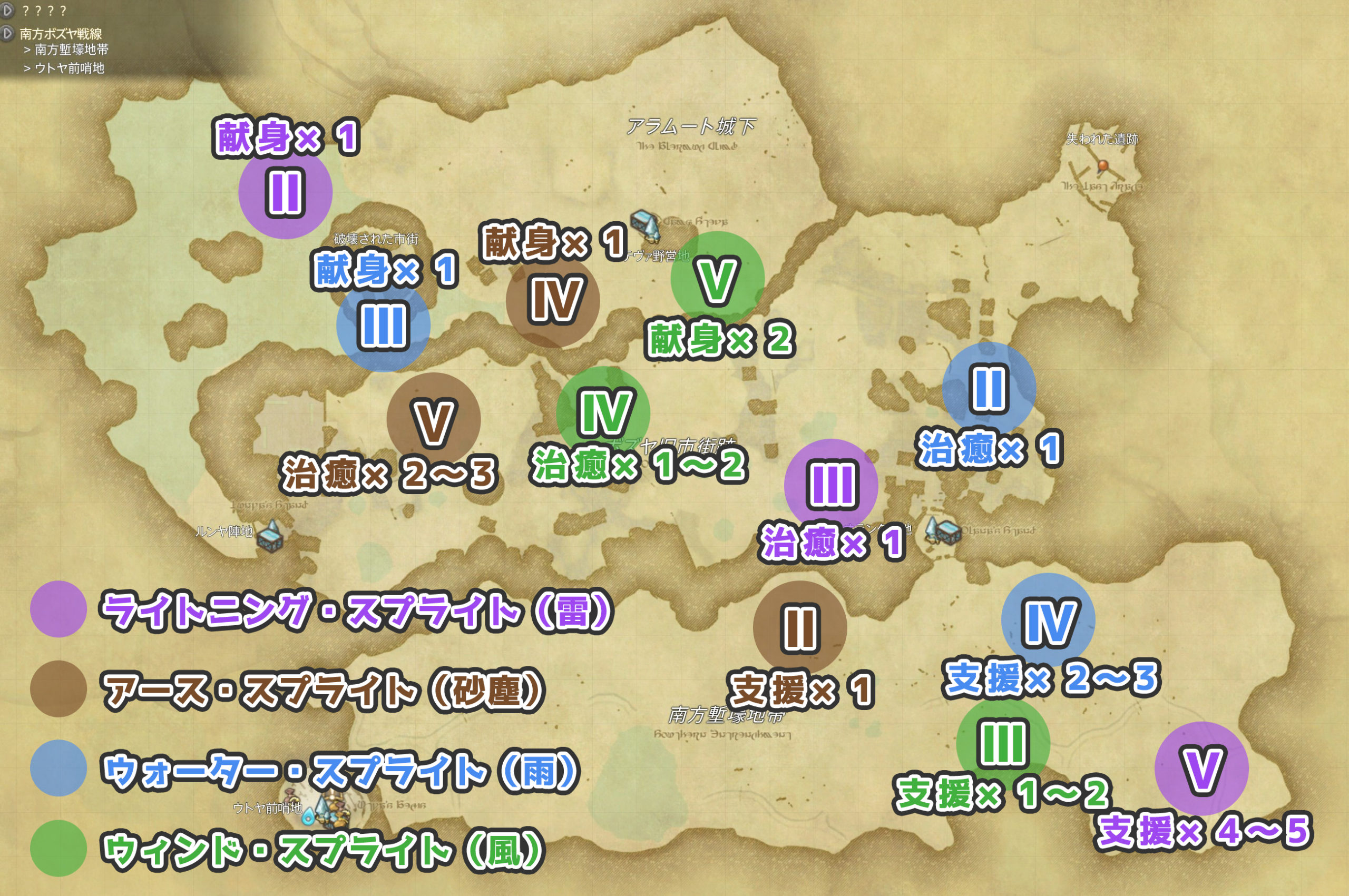The width and height of the screenshot is (1349, 896).
Task: Click the アラムート城下 location label
Action: tap(693, 126)
